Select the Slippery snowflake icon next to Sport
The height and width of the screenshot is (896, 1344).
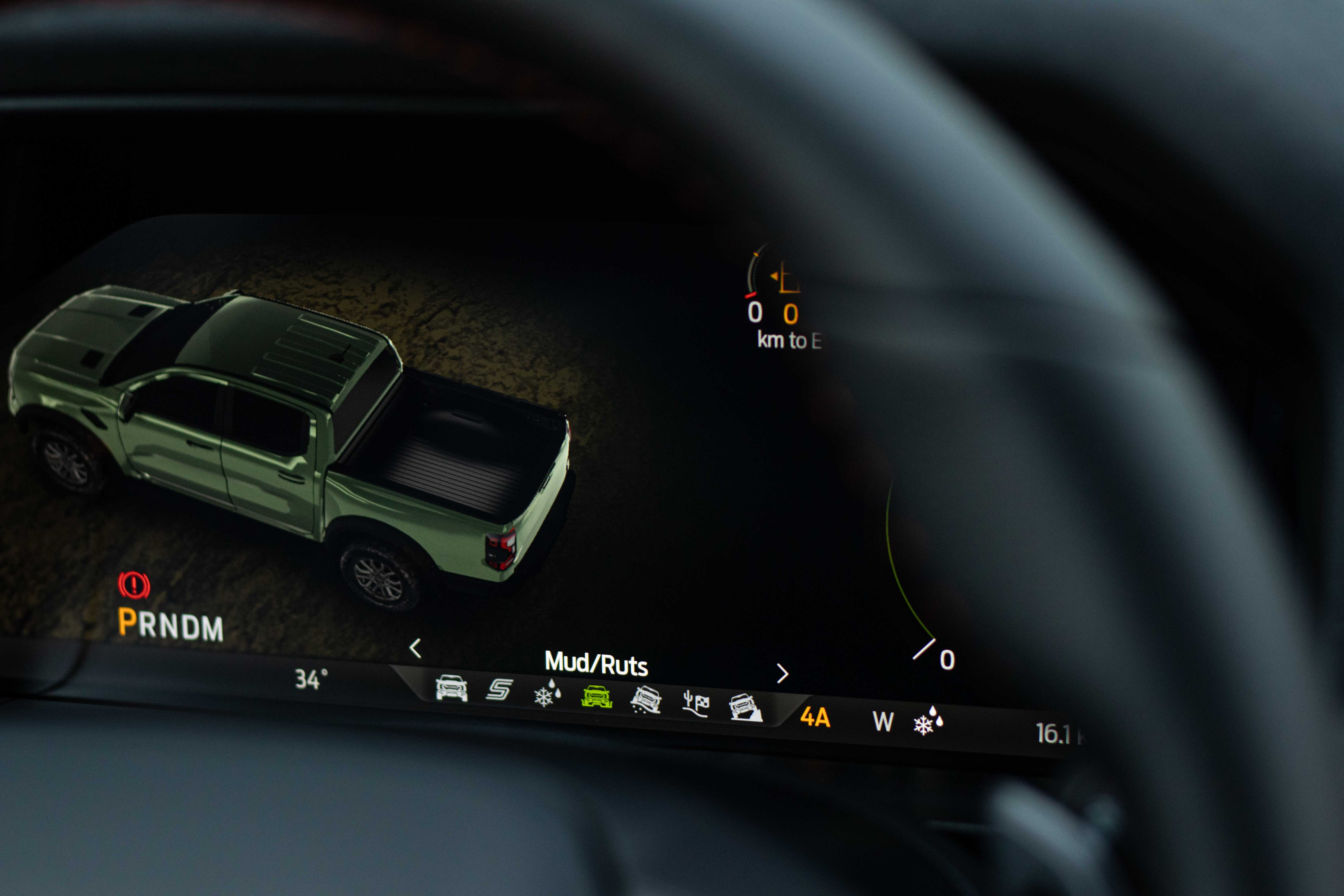(547, 693)
